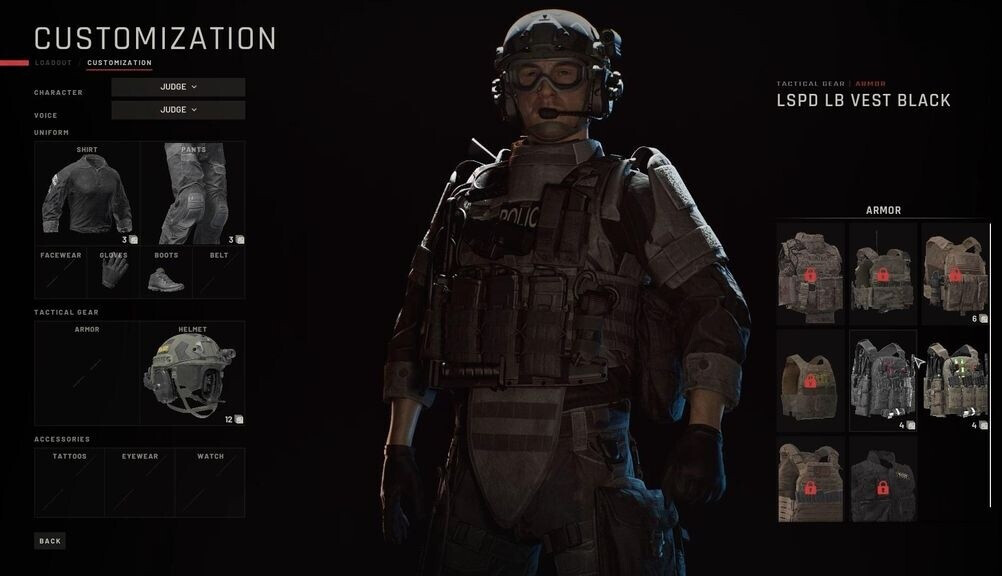Go back with the Back button
The image size is (1002, 576).
click(x=50, y=541)
